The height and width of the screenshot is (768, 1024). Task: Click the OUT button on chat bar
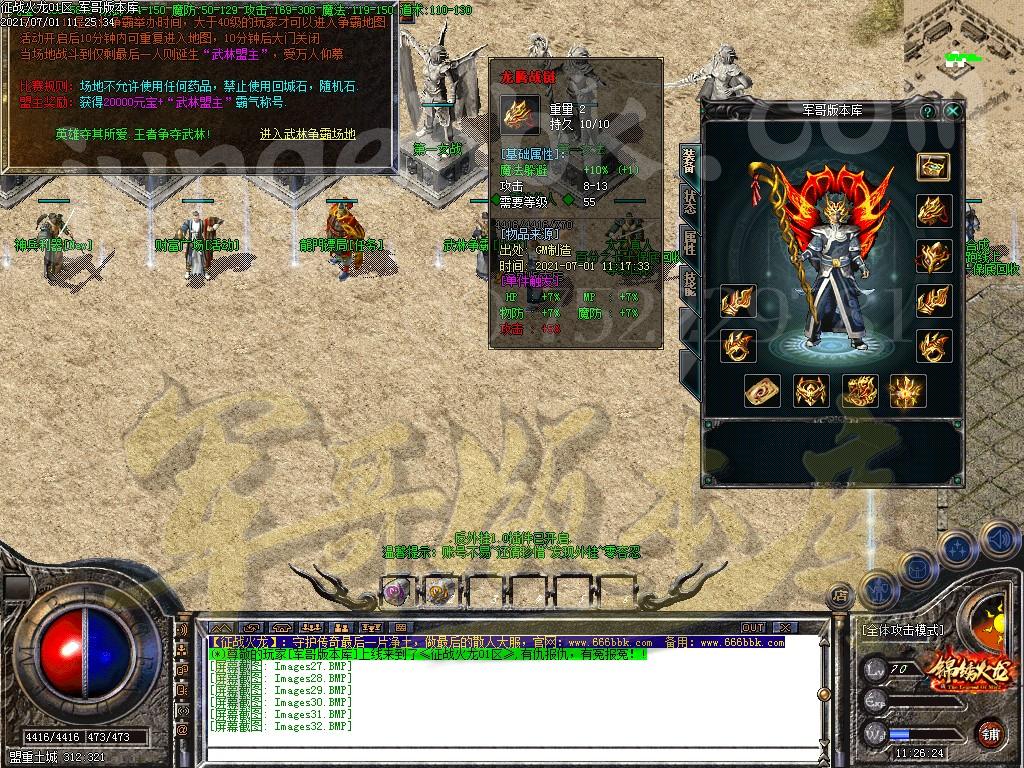click(753, 627)
